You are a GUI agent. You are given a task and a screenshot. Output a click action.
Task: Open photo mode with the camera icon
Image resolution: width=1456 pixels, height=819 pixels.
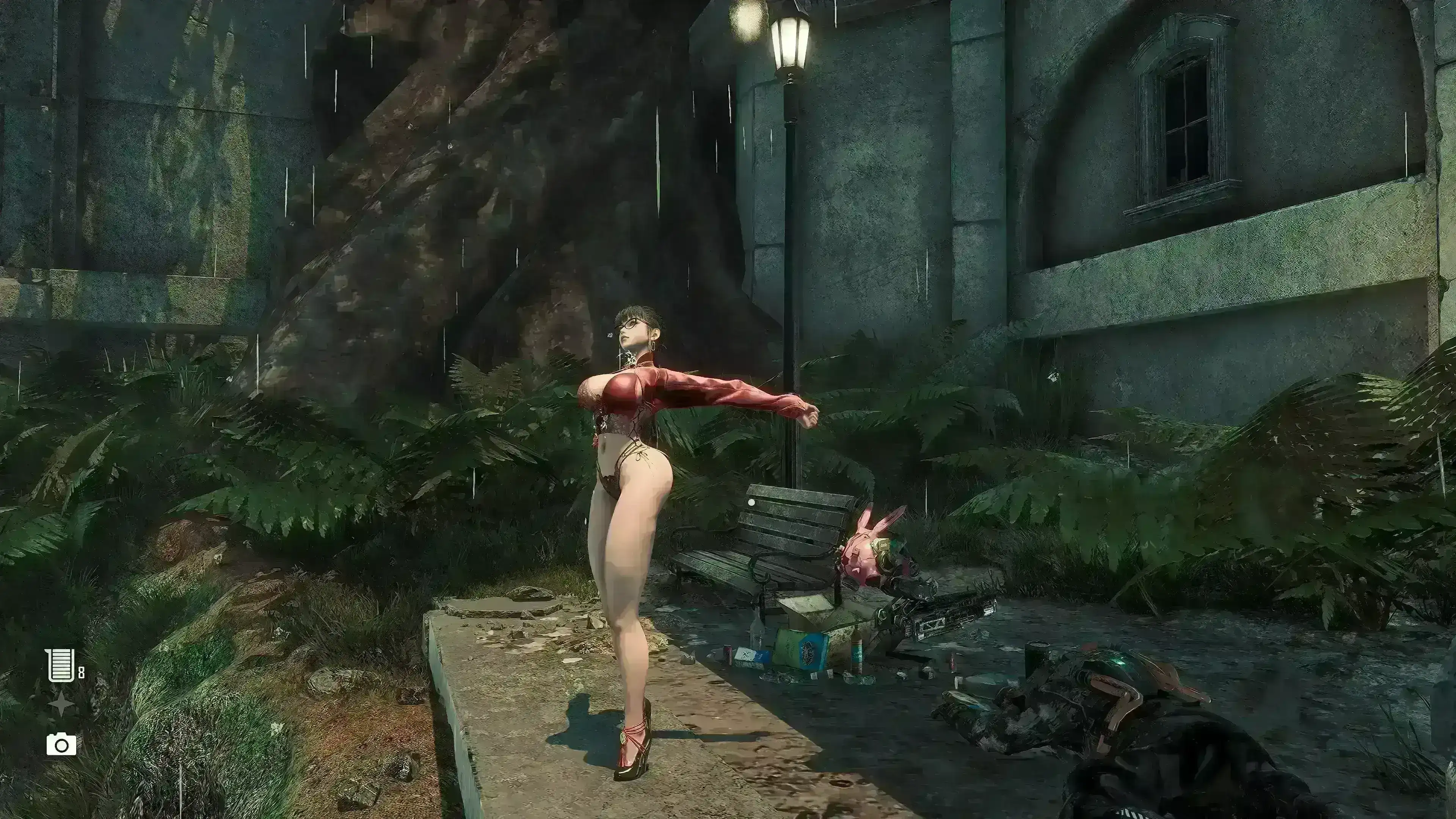(x=61, y=744)
